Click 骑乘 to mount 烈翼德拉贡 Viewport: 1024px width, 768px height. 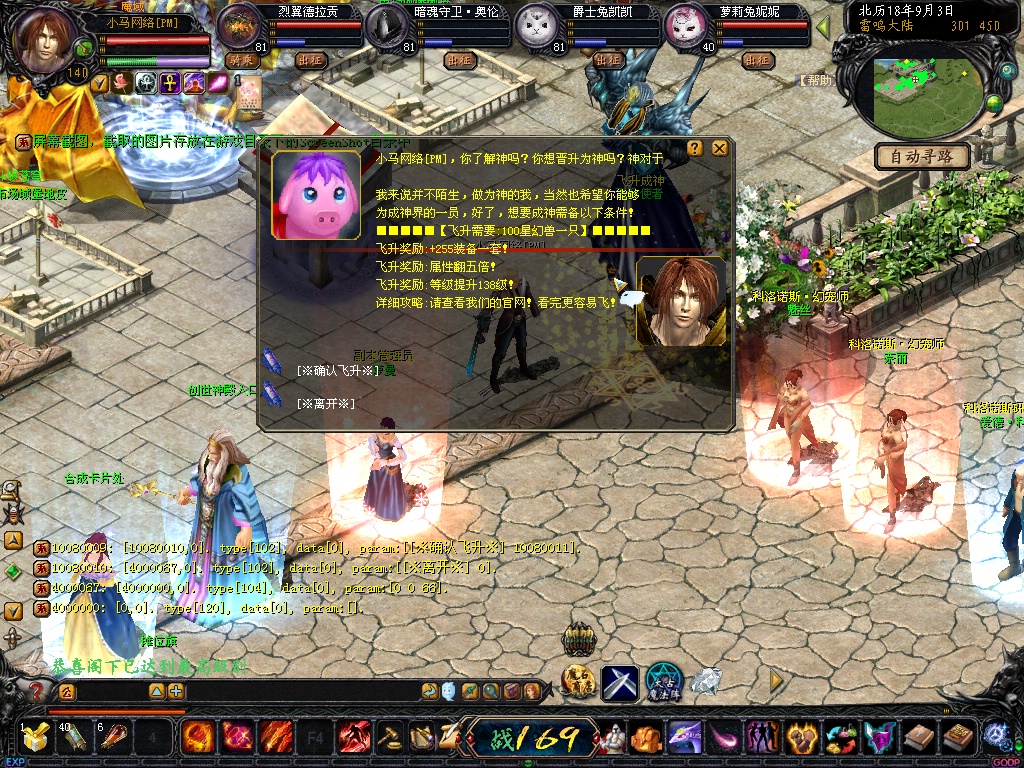pos(243,60)
